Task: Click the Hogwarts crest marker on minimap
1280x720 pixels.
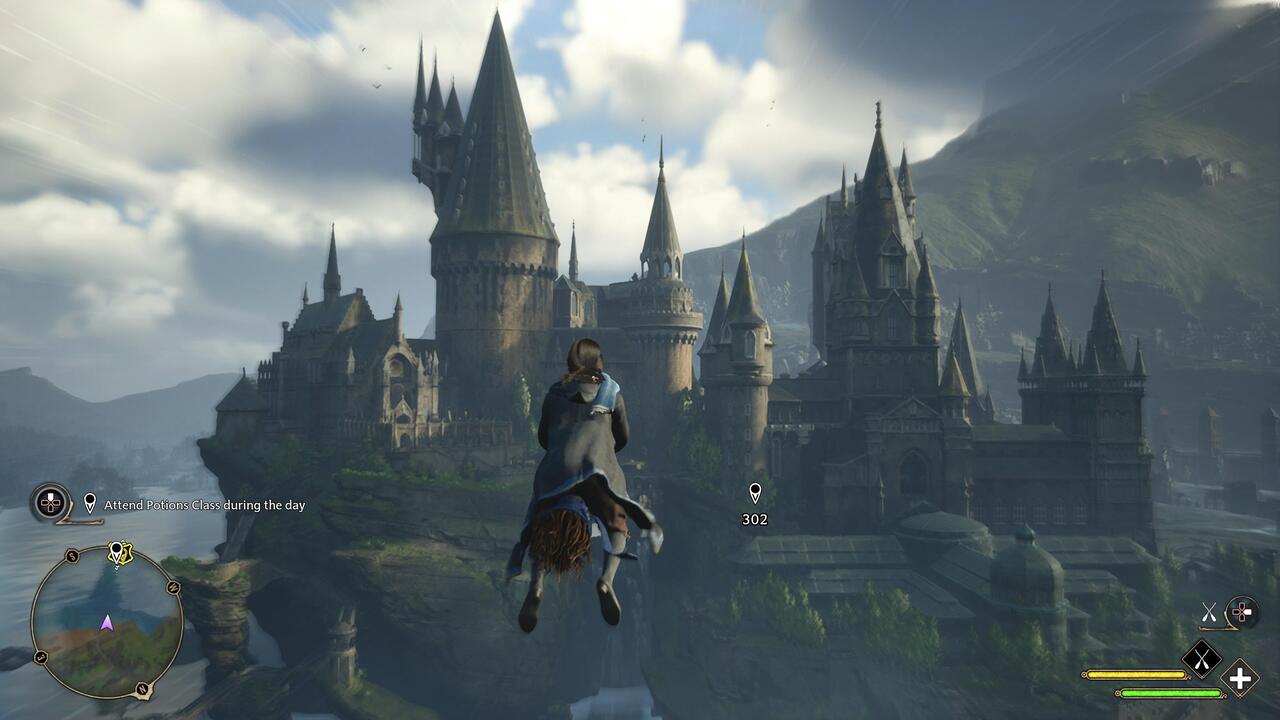Action: point(126,552)
